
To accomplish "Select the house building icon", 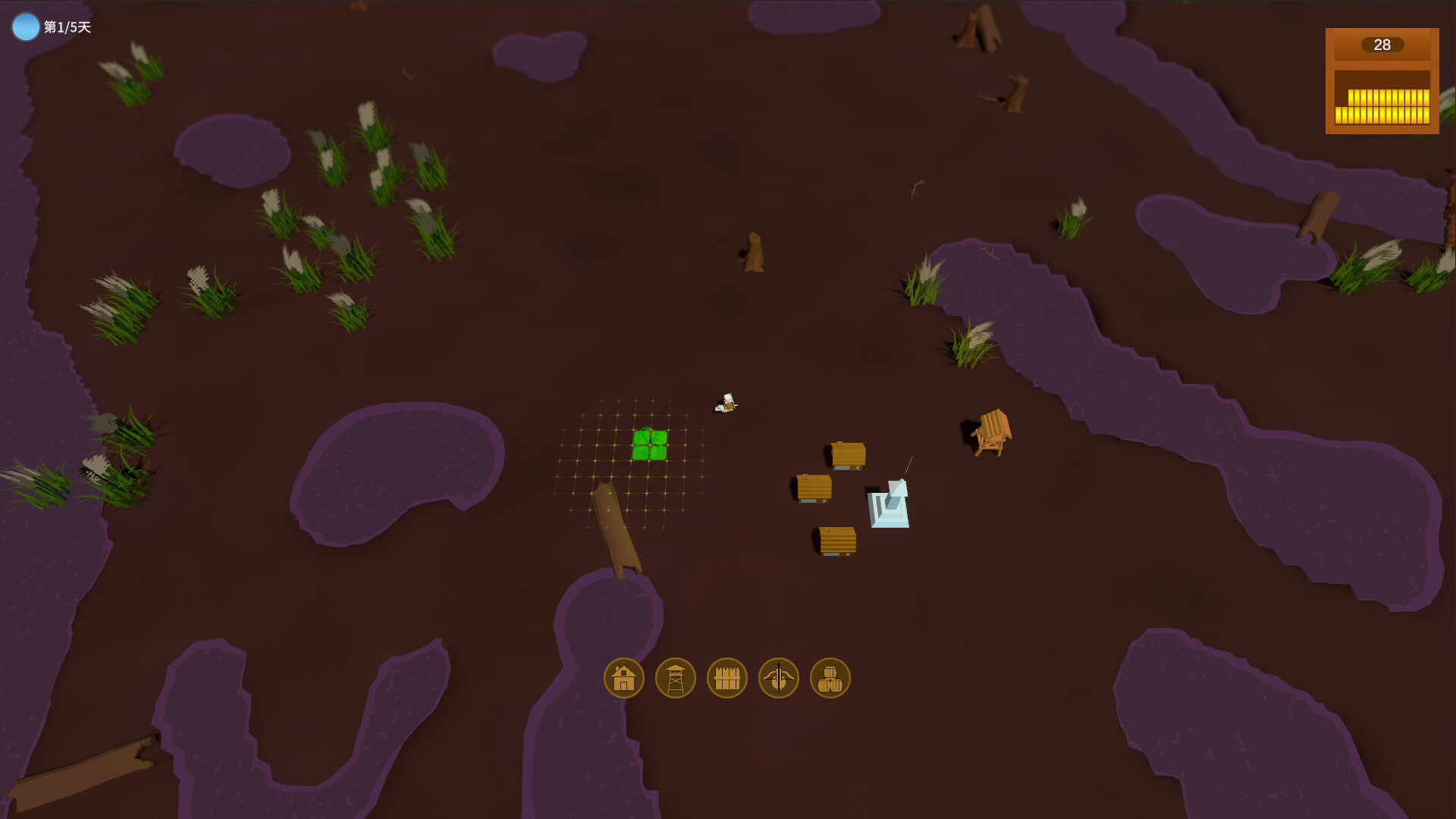I will (623, 677).
